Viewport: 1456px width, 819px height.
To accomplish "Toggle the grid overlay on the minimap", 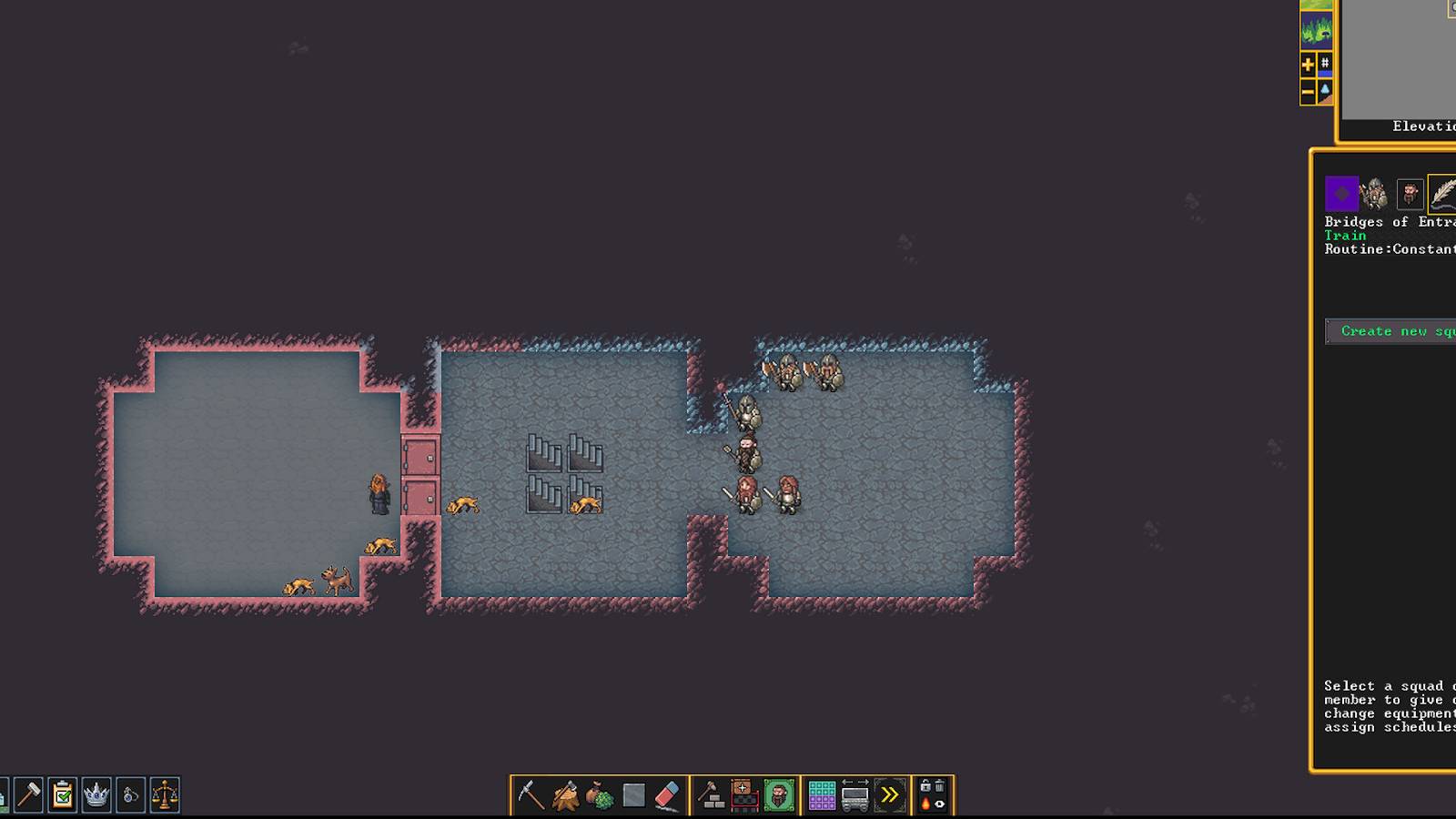I will click(1324, 63).
